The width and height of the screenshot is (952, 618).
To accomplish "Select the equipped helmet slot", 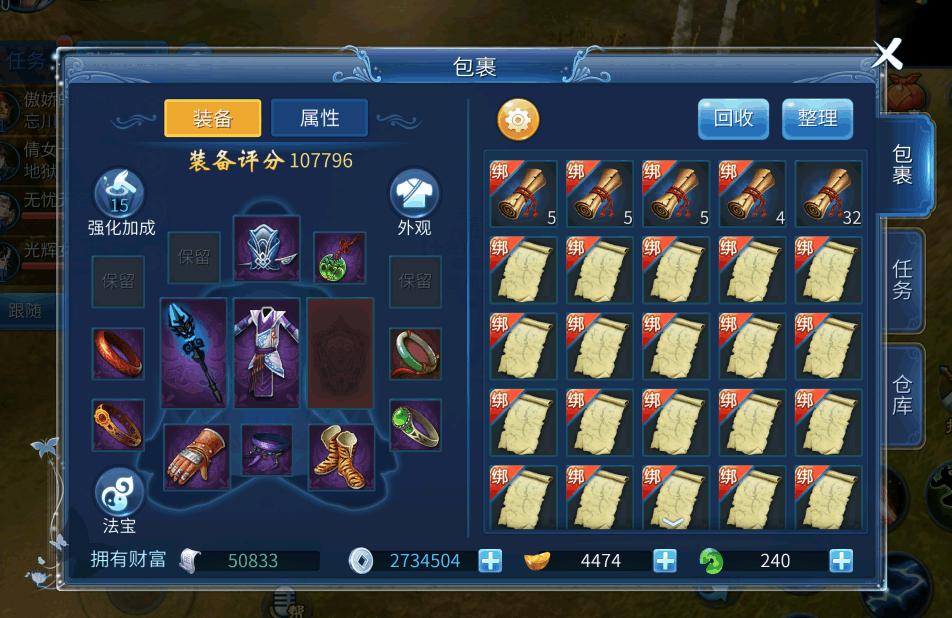I will [267, 248].
